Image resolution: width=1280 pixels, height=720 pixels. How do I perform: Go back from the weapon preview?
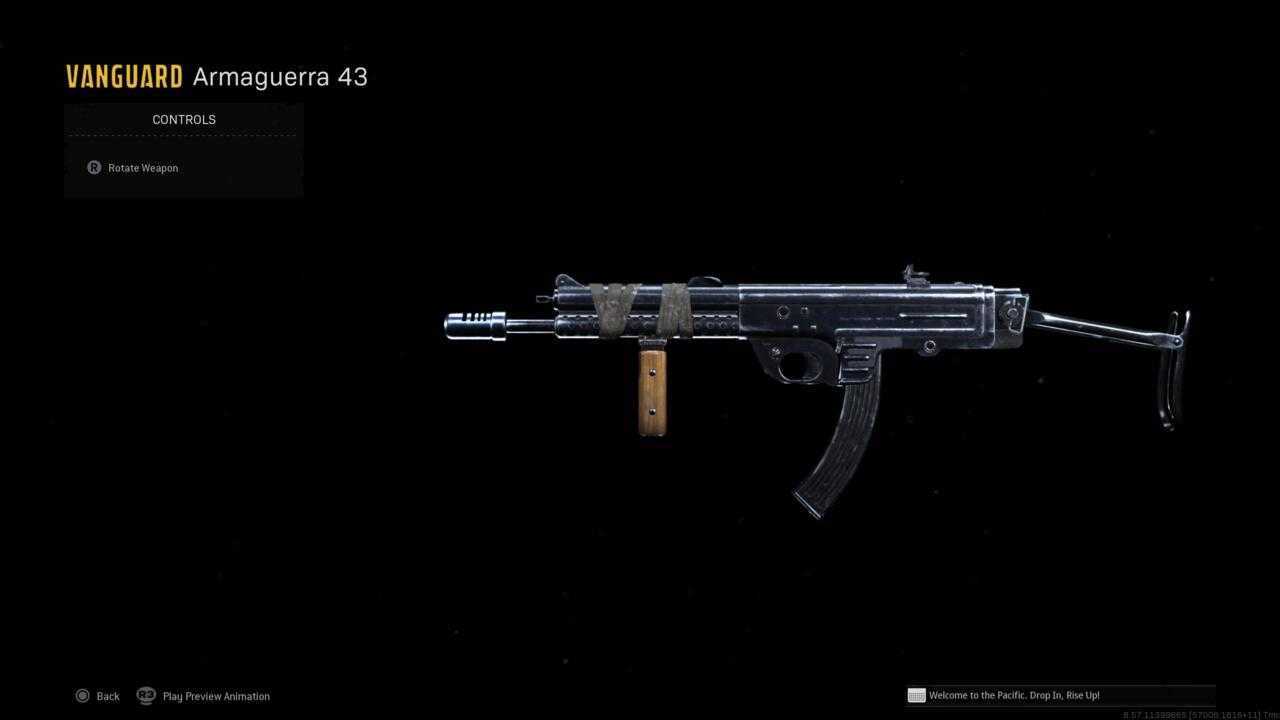tap(97, 696)
